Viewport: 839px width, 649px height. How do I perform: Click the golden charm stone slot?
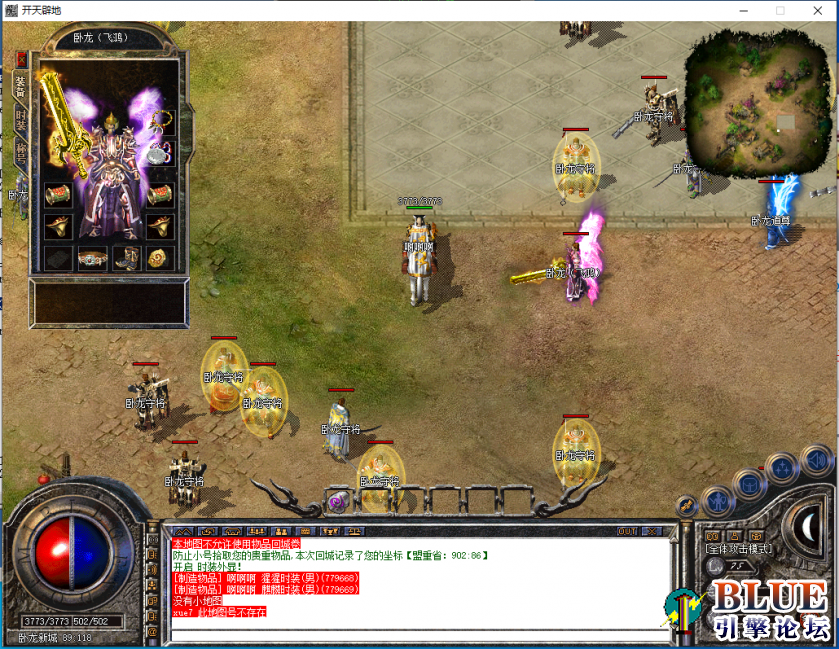point(160,258)
